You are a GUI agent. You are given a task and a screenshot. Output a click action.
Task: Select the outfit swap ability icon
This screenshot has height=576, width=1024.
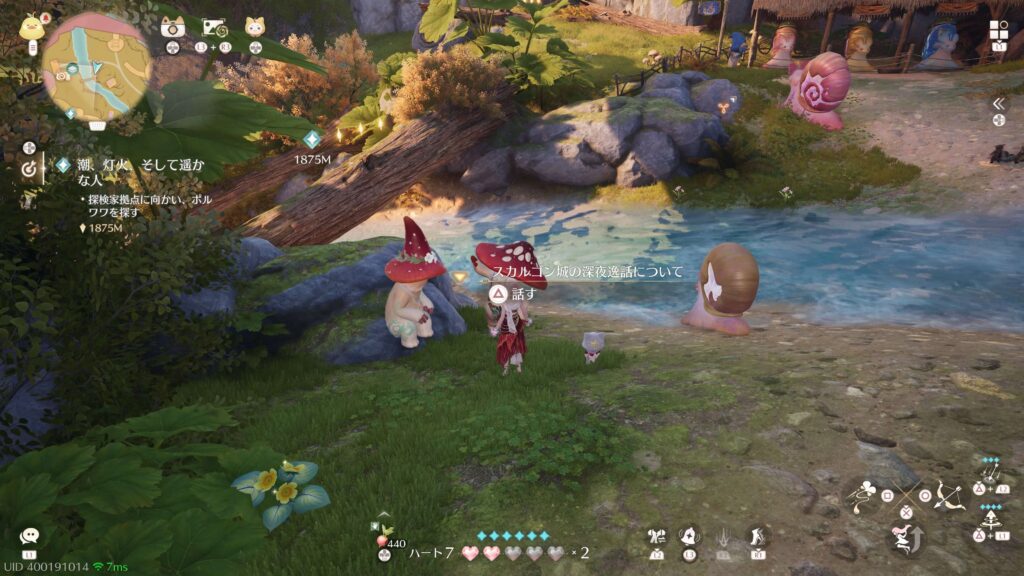click(658, 537)
